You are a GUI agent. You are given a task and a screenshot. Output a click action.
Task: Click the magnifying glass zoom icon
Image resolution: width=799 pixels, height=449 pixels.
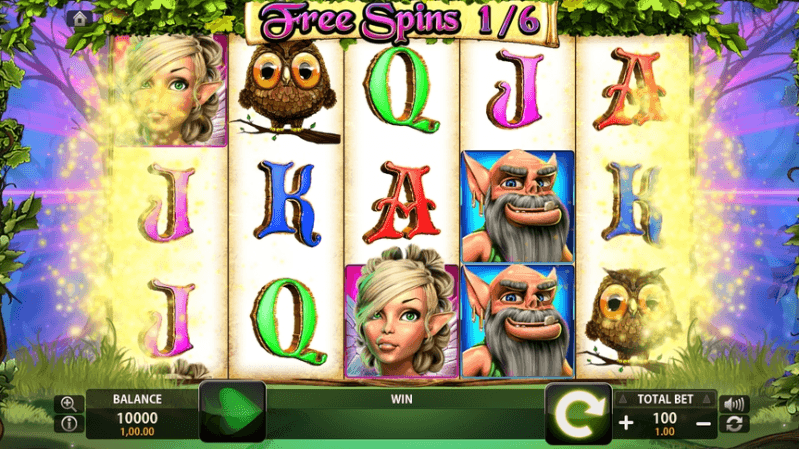point(68,404)
